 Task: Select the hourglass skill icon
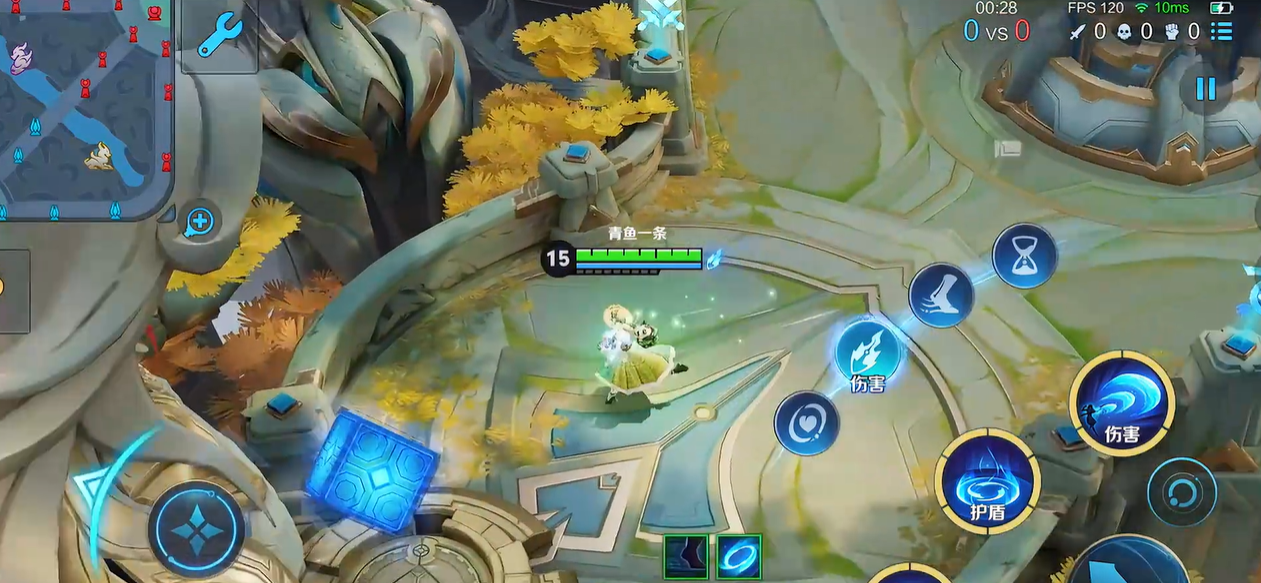pos(1024,256)
